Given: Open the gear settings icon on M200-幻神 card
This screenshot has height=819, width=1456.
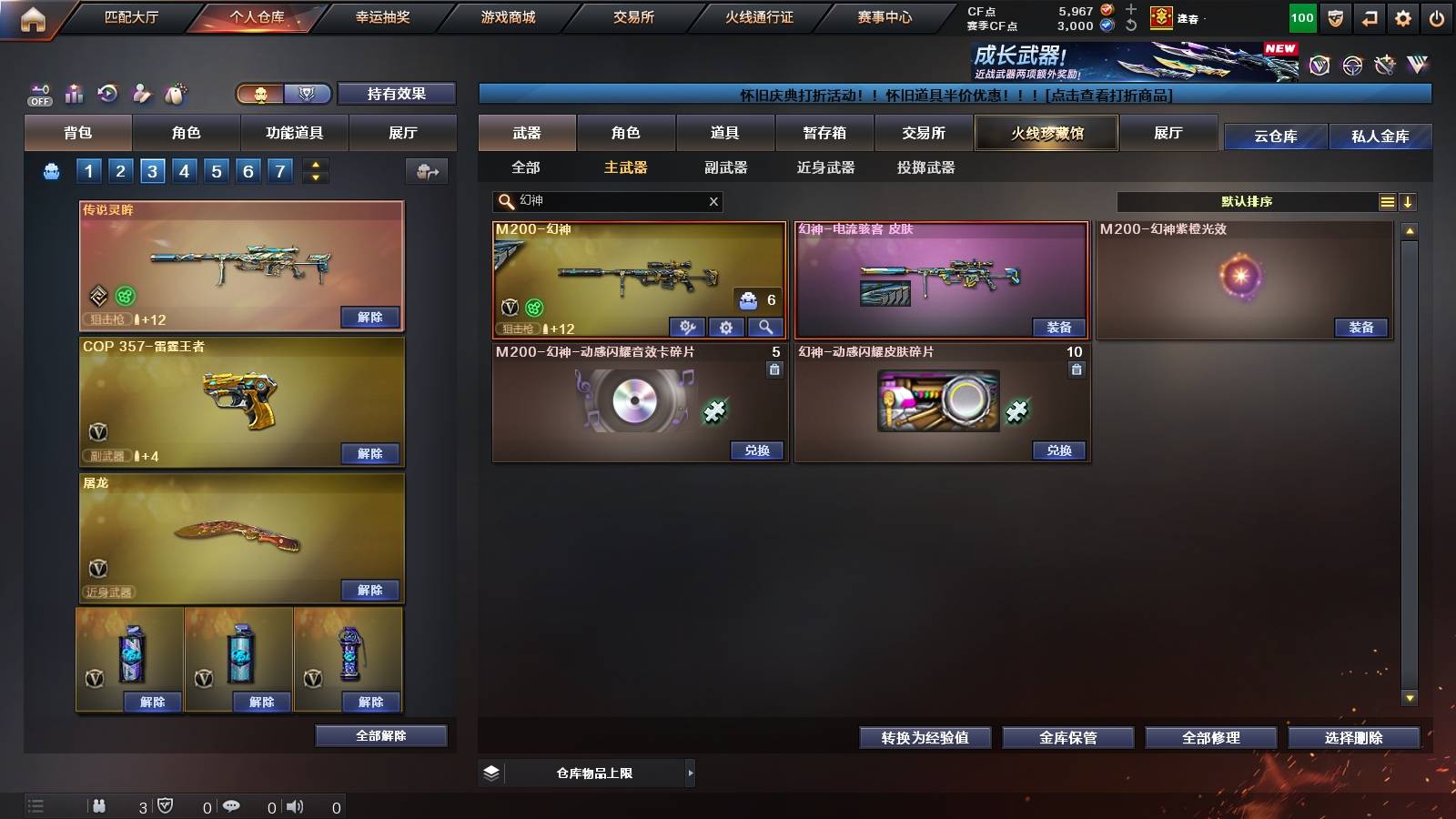Looking at the screenshot, I should pos(726,326).
